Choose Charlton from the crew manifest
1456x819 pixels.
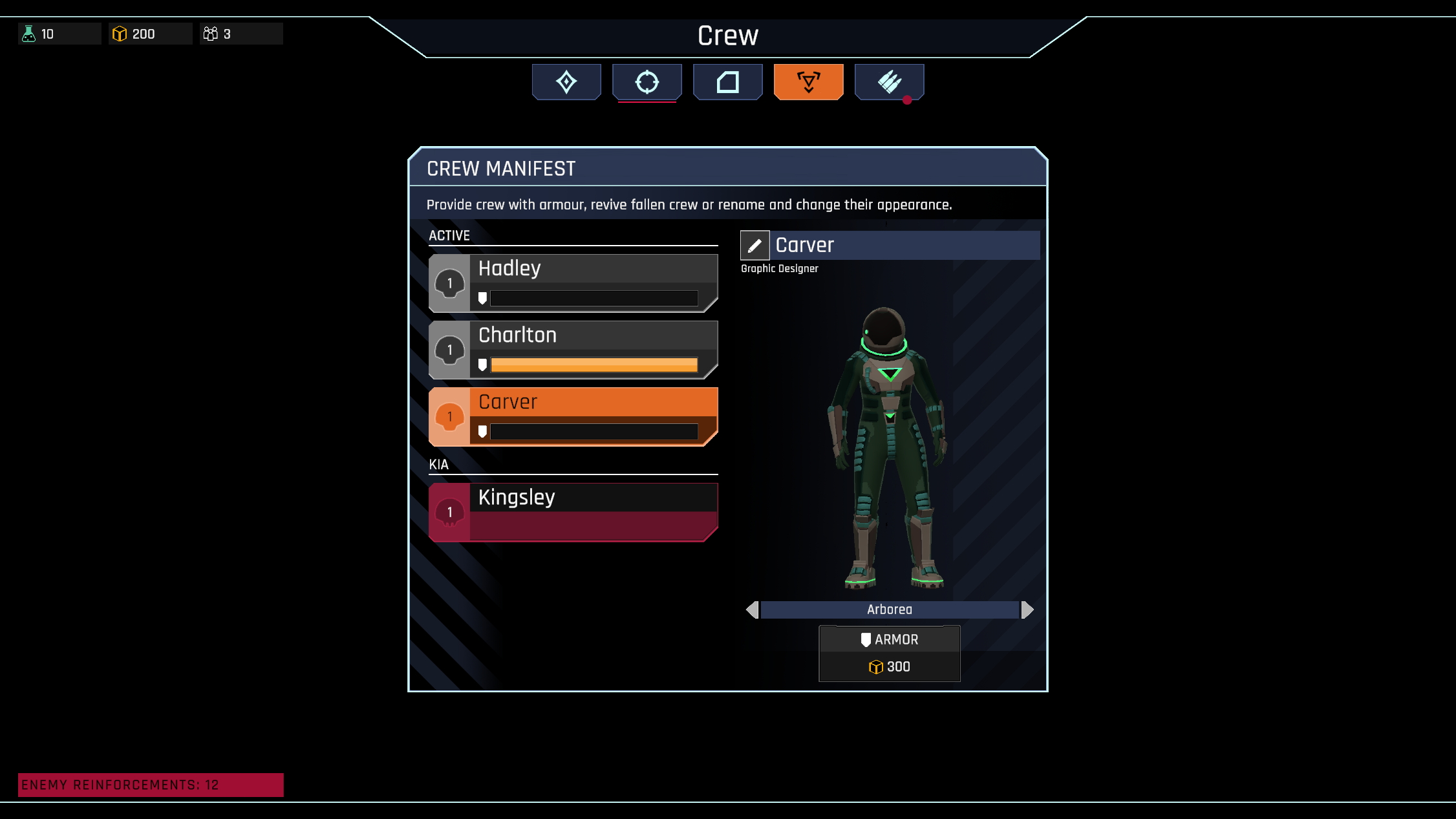coord(573,350)
